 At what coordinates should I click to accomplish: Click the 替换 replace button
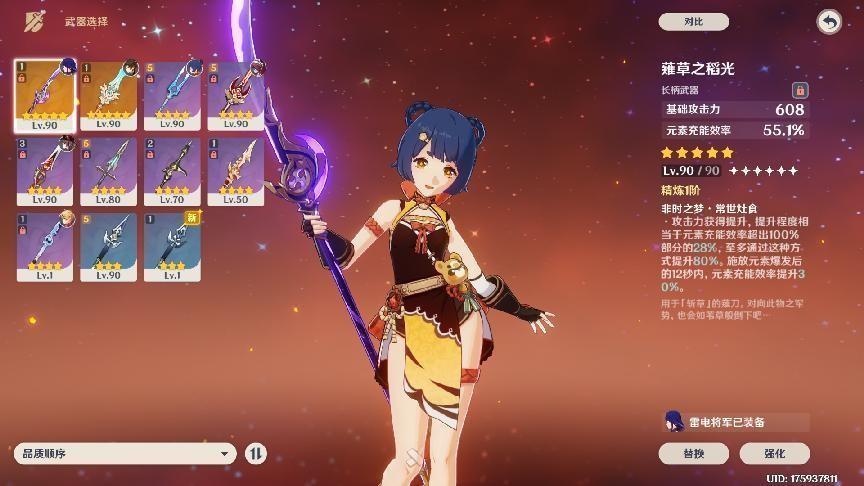pyautogui.click(x=693, y=453)
